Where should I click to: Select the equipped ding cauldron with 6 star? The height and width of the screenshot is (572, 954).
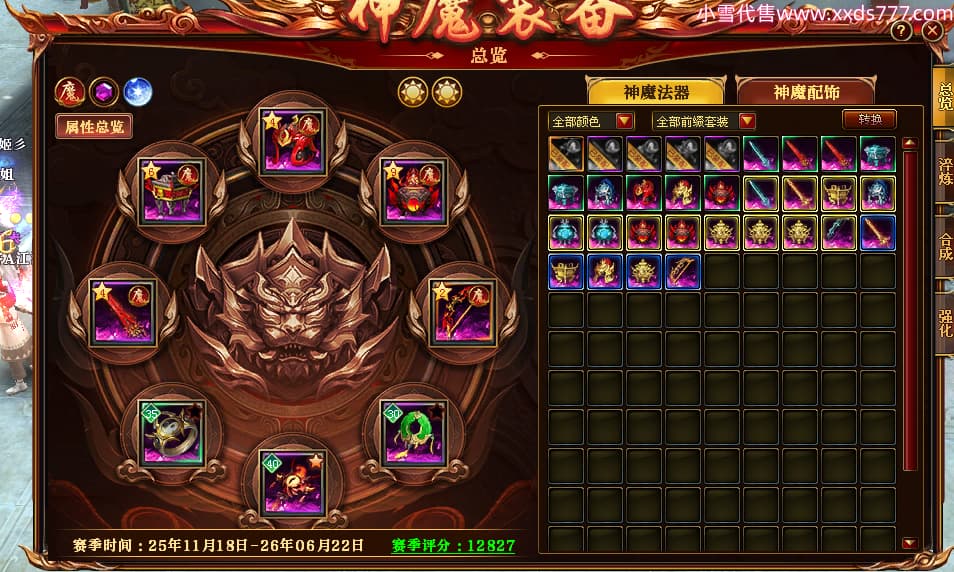pos(170,192)
